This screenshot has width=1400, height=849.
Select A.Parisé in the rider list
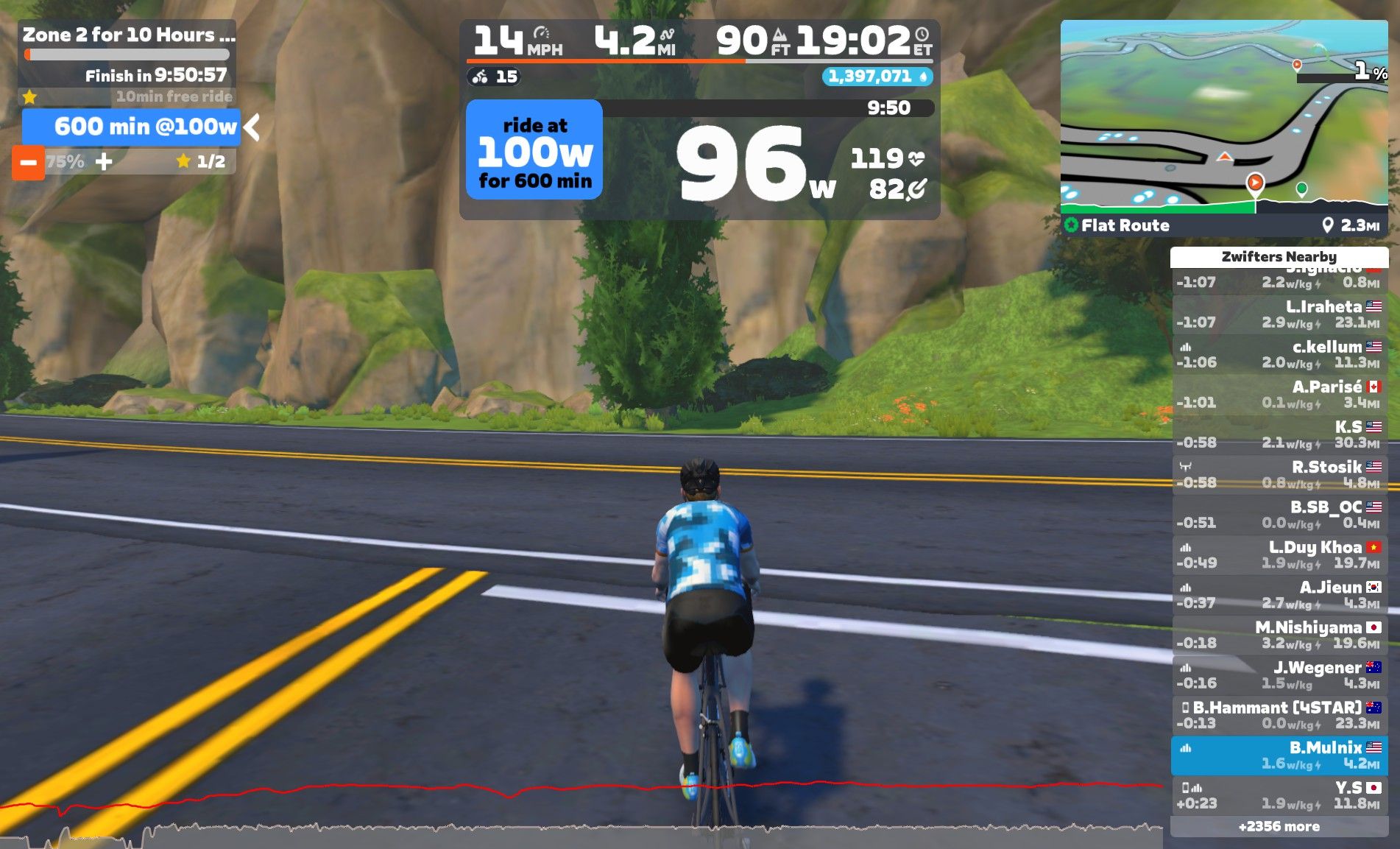coord(1279,395)
